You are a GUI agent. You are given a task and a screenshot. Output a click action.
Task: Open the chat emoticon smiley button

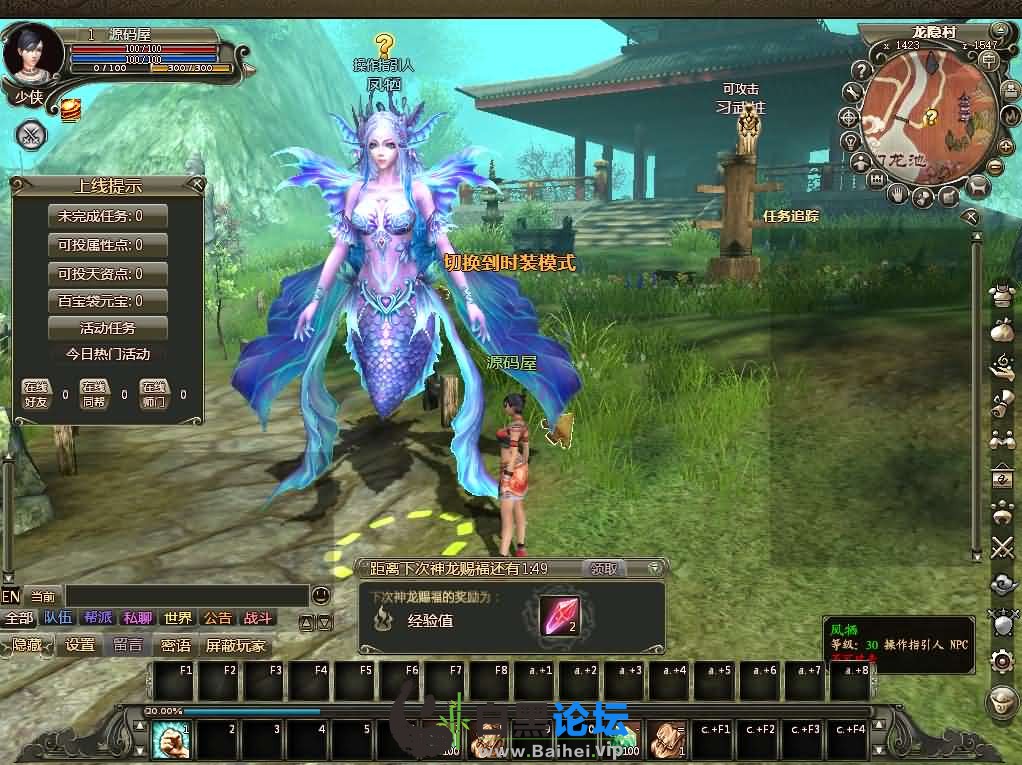pyautogui.click(x=320, y=595)
